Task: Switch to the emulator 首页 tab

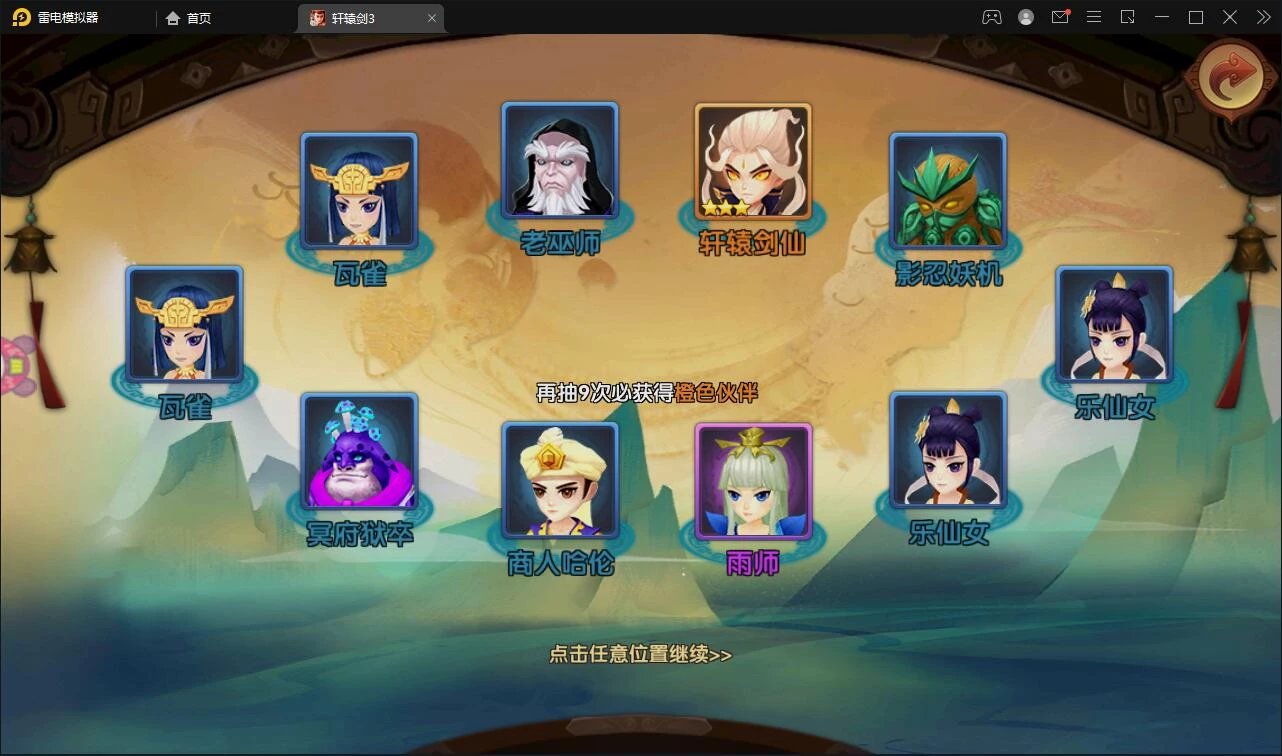Action: click(189, 18)
